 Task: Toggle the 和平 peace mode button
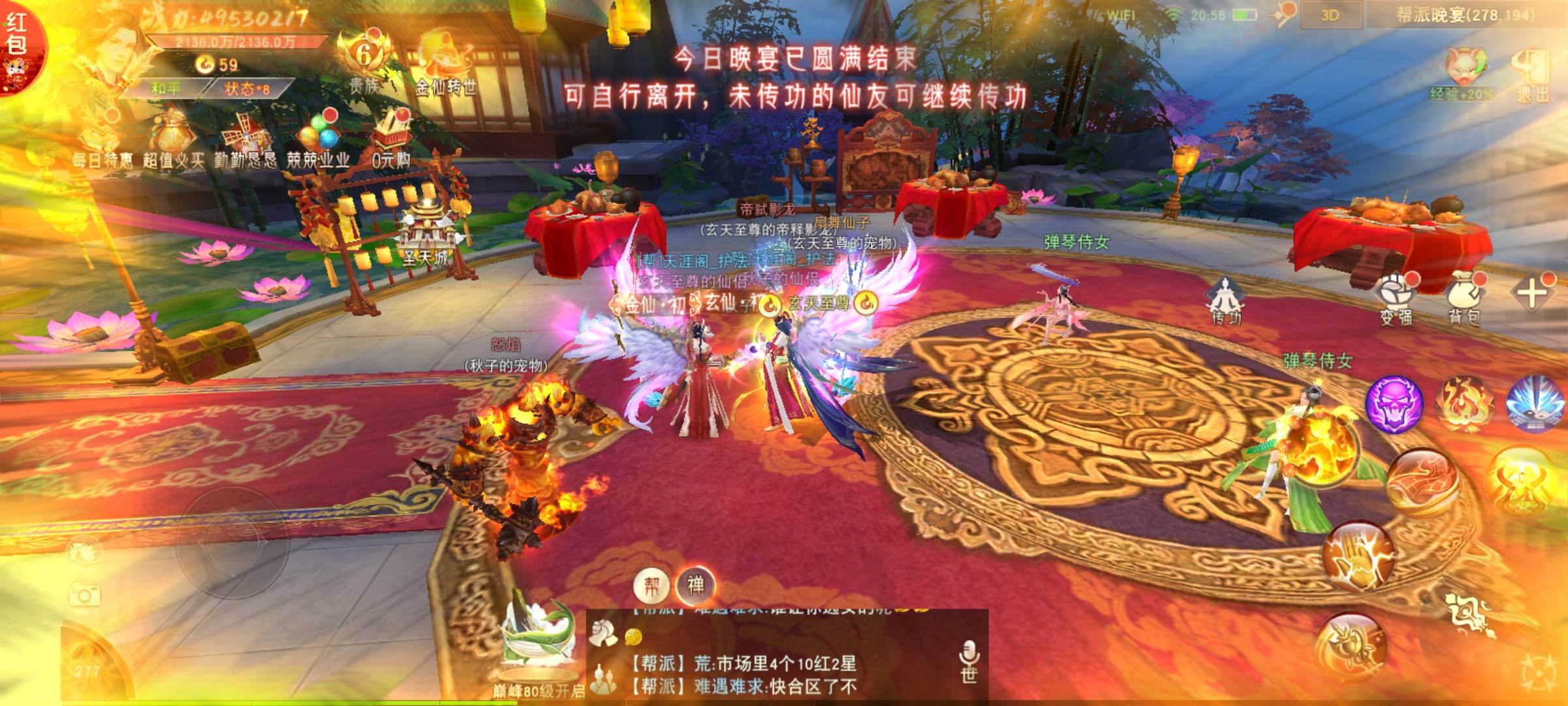[165, 88]
